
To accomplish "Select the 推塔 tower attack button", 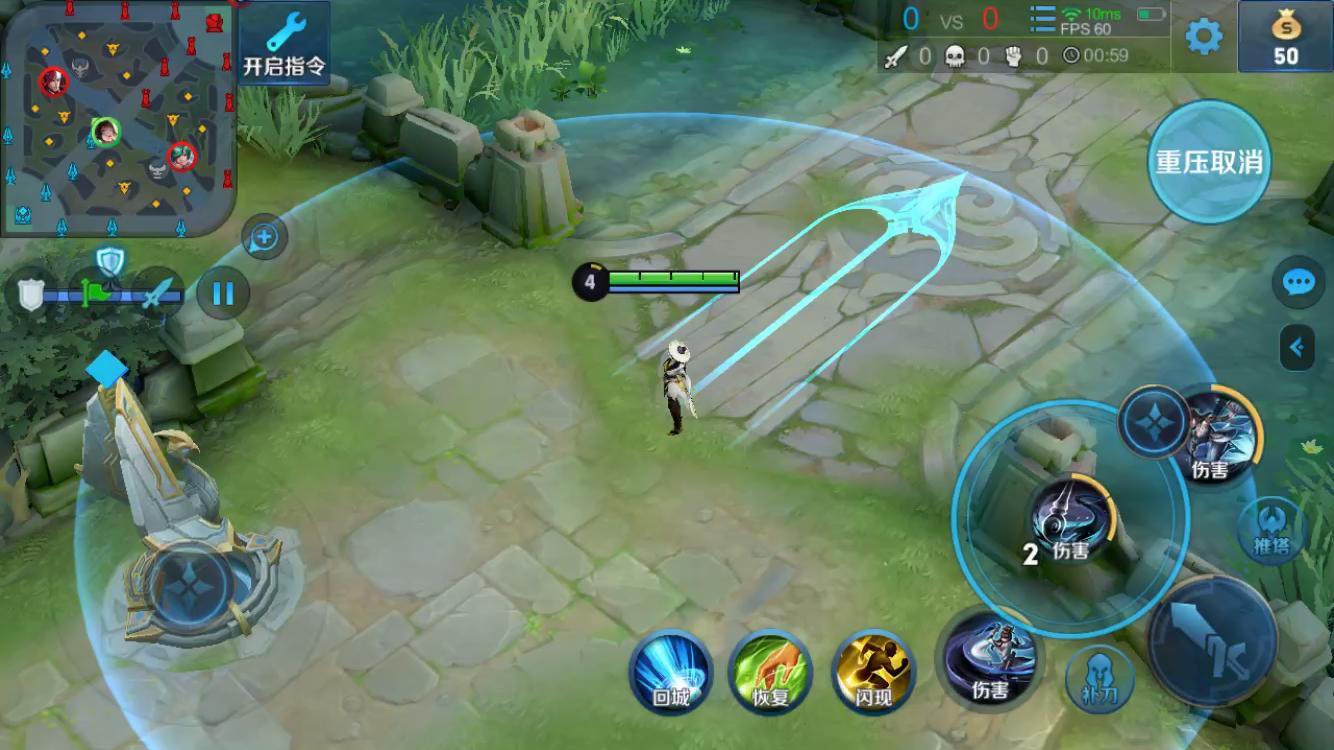I will coord(1271,531).
